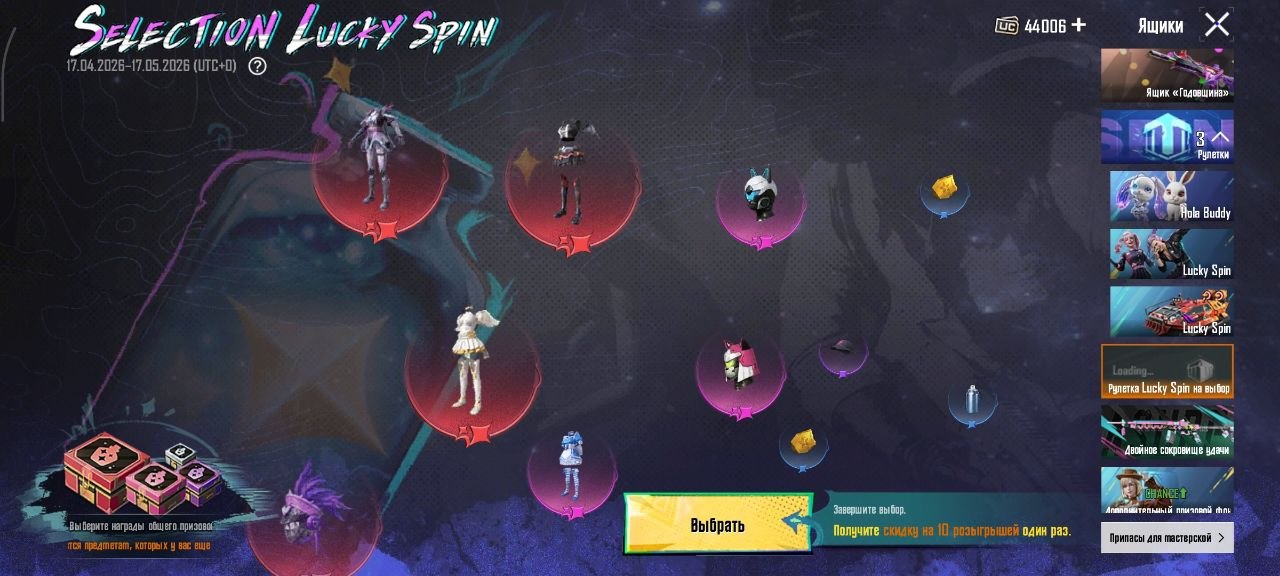
Task: Choose the white robot helmet with cyan ears
Action: 761,197
